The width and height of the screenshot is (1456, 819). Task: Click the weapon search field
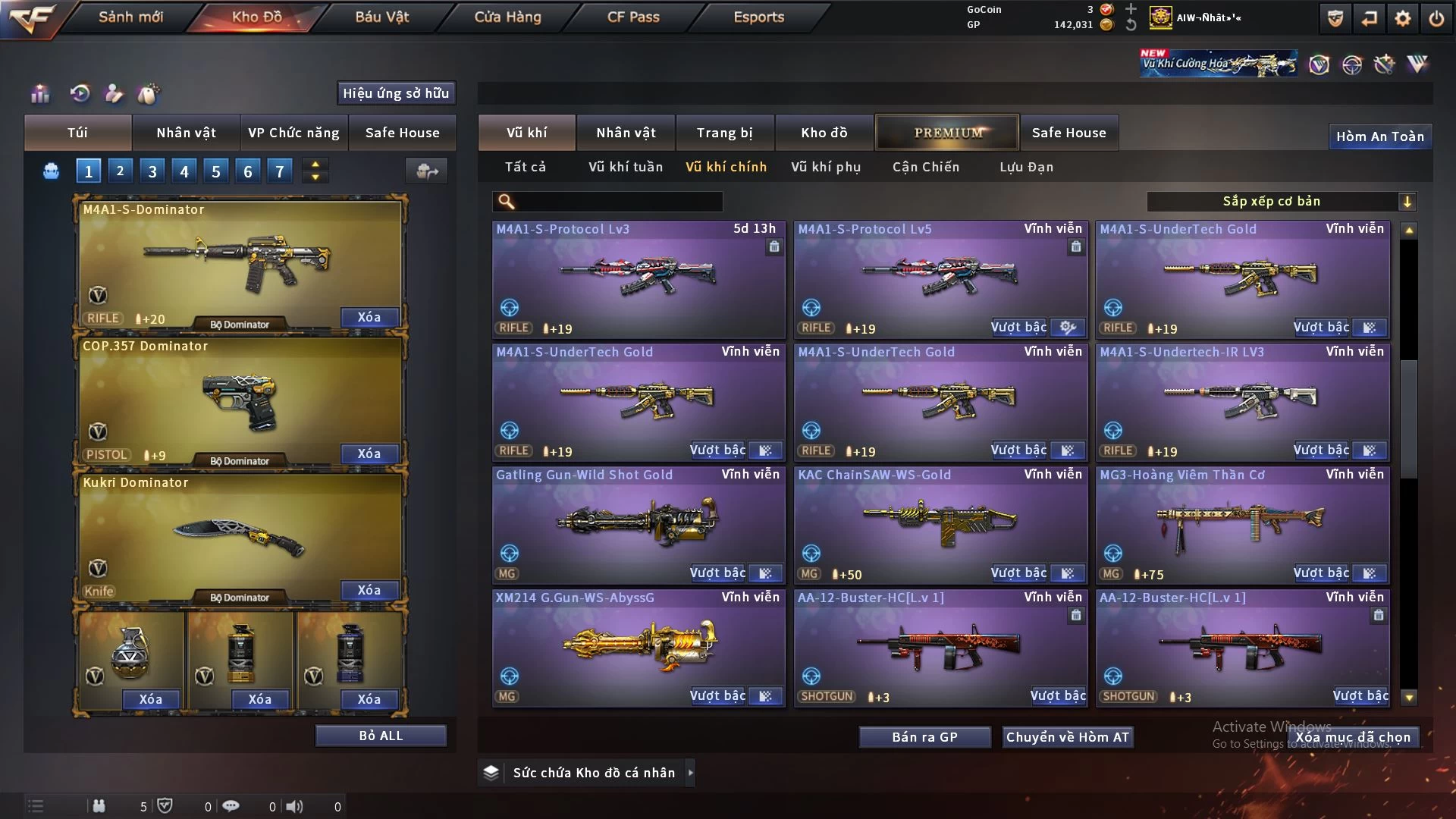tap(618, 202)
